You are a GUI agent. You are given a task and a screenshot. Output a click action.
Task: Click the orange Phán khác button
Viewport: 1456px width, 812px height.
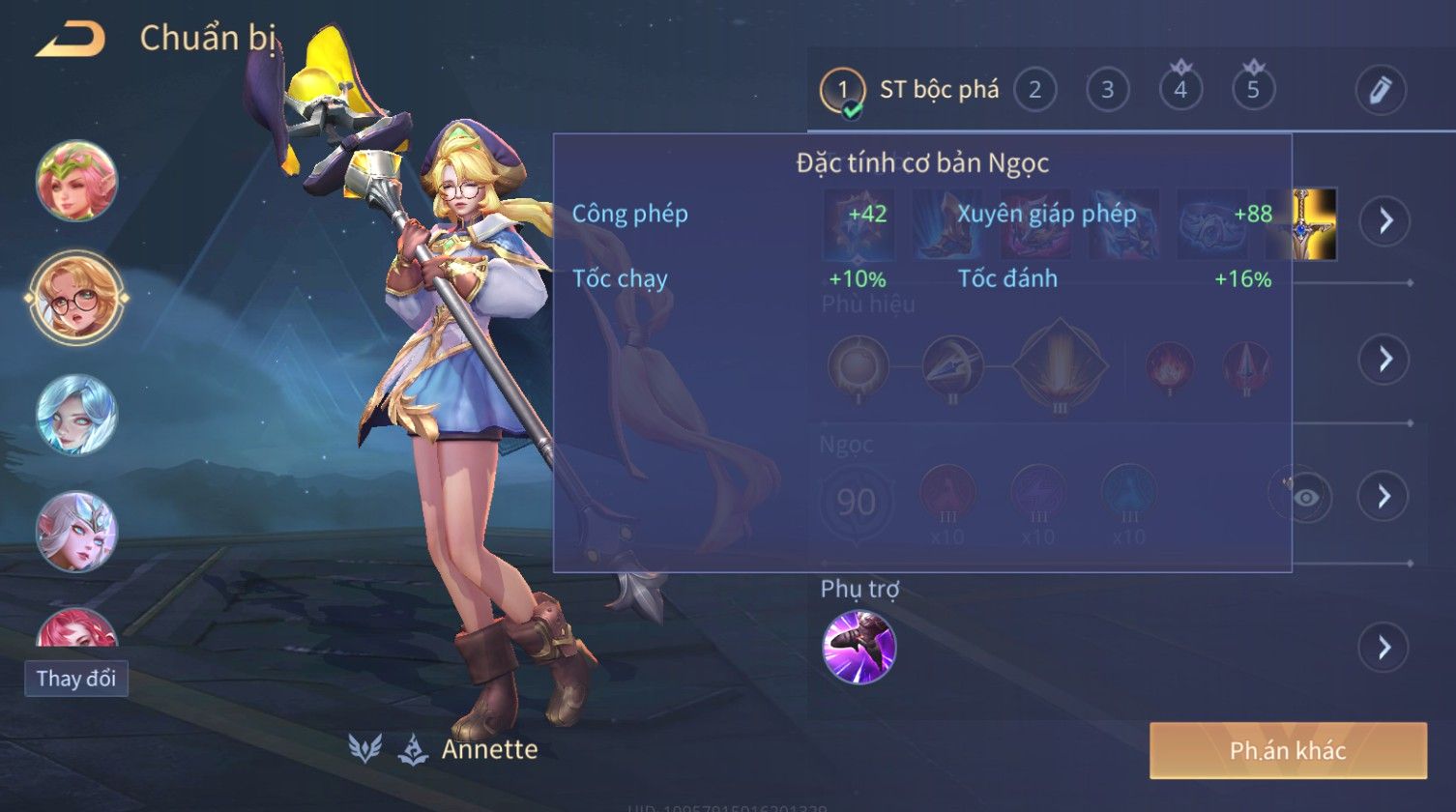[1288, 750]
